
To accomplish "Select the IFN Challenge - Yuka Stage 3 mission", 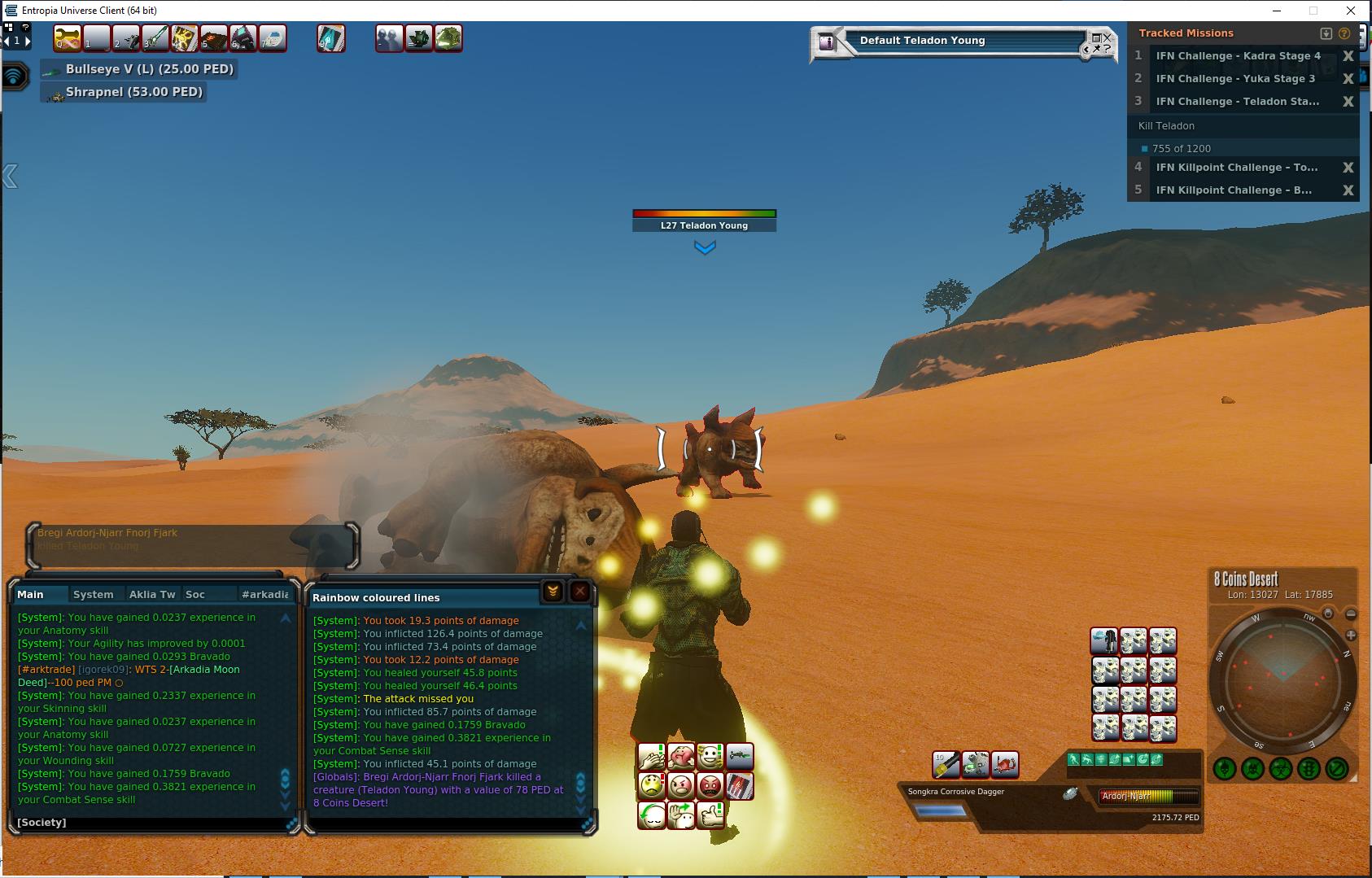I will pos(1235,79).
